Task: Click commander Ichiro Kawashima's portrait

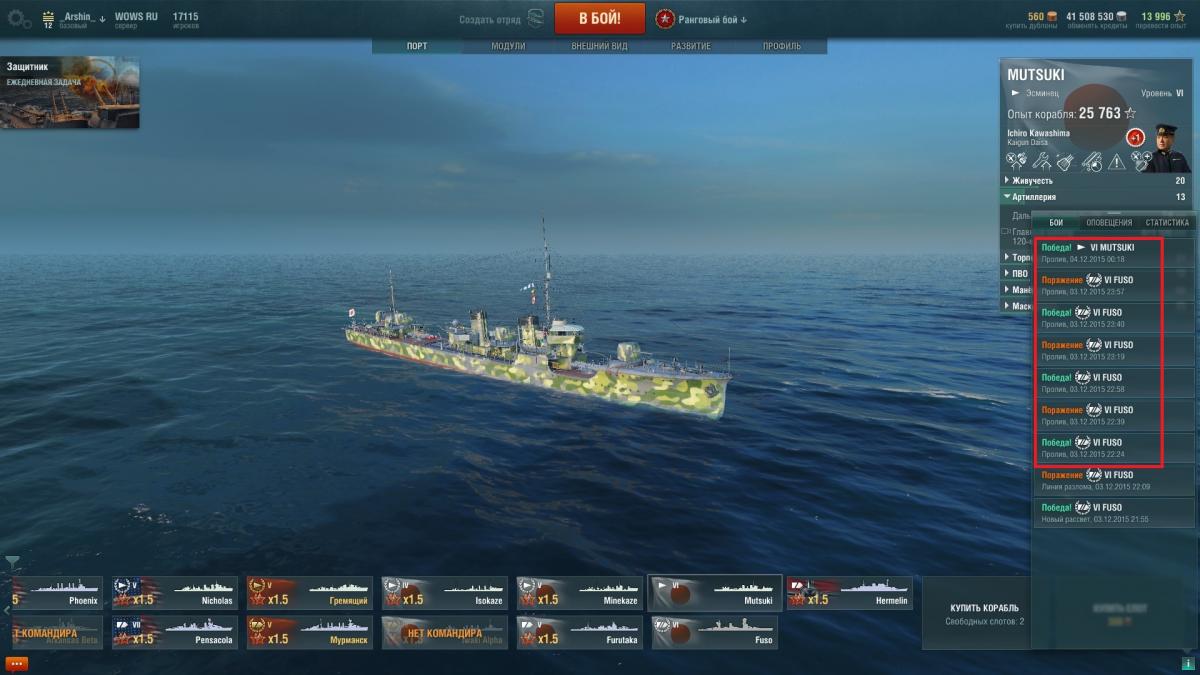Action: click(1164, 148)
